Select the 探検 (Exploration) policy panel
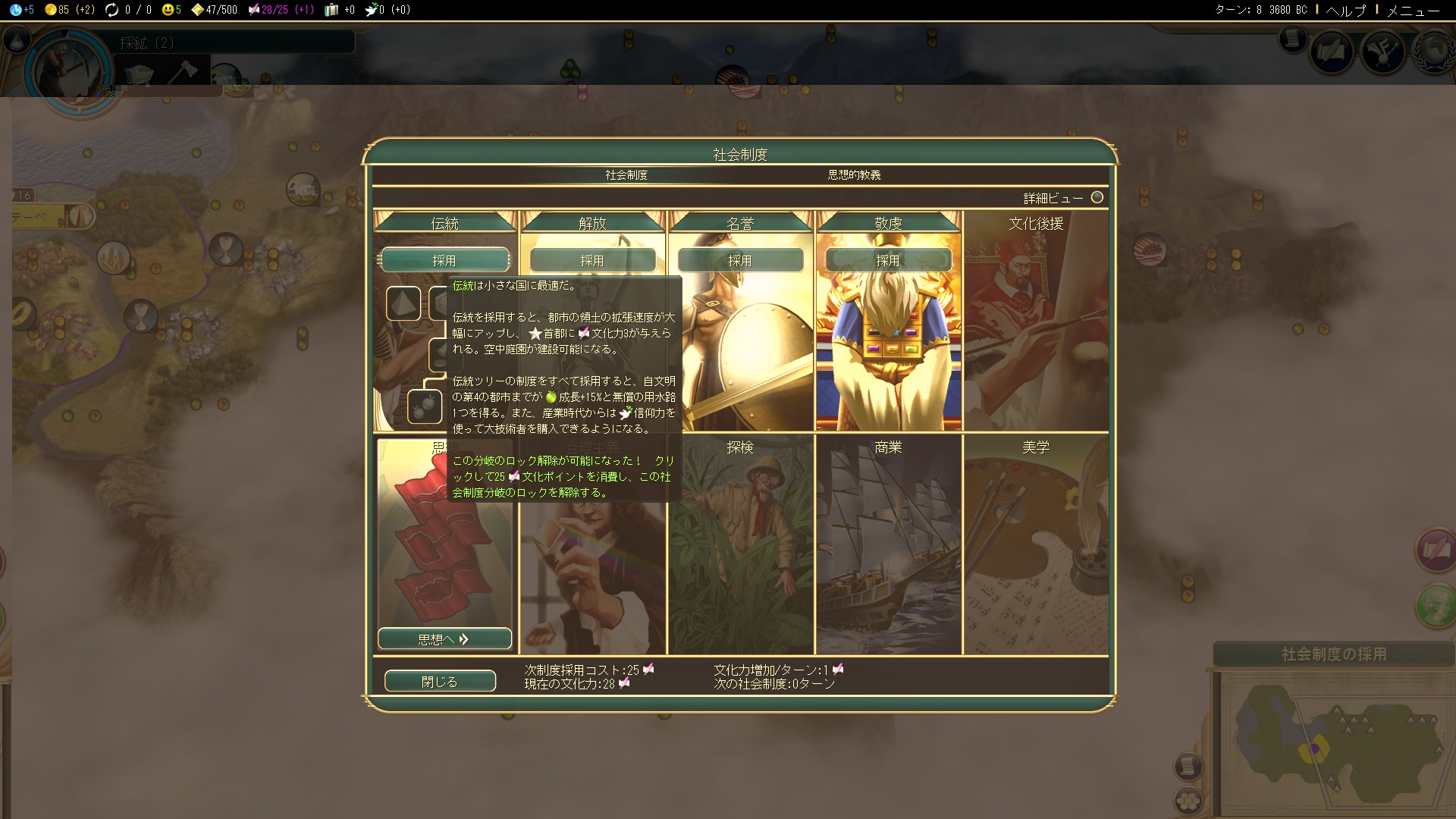The width and height of the screenshot is (1456, 819). 740,544
